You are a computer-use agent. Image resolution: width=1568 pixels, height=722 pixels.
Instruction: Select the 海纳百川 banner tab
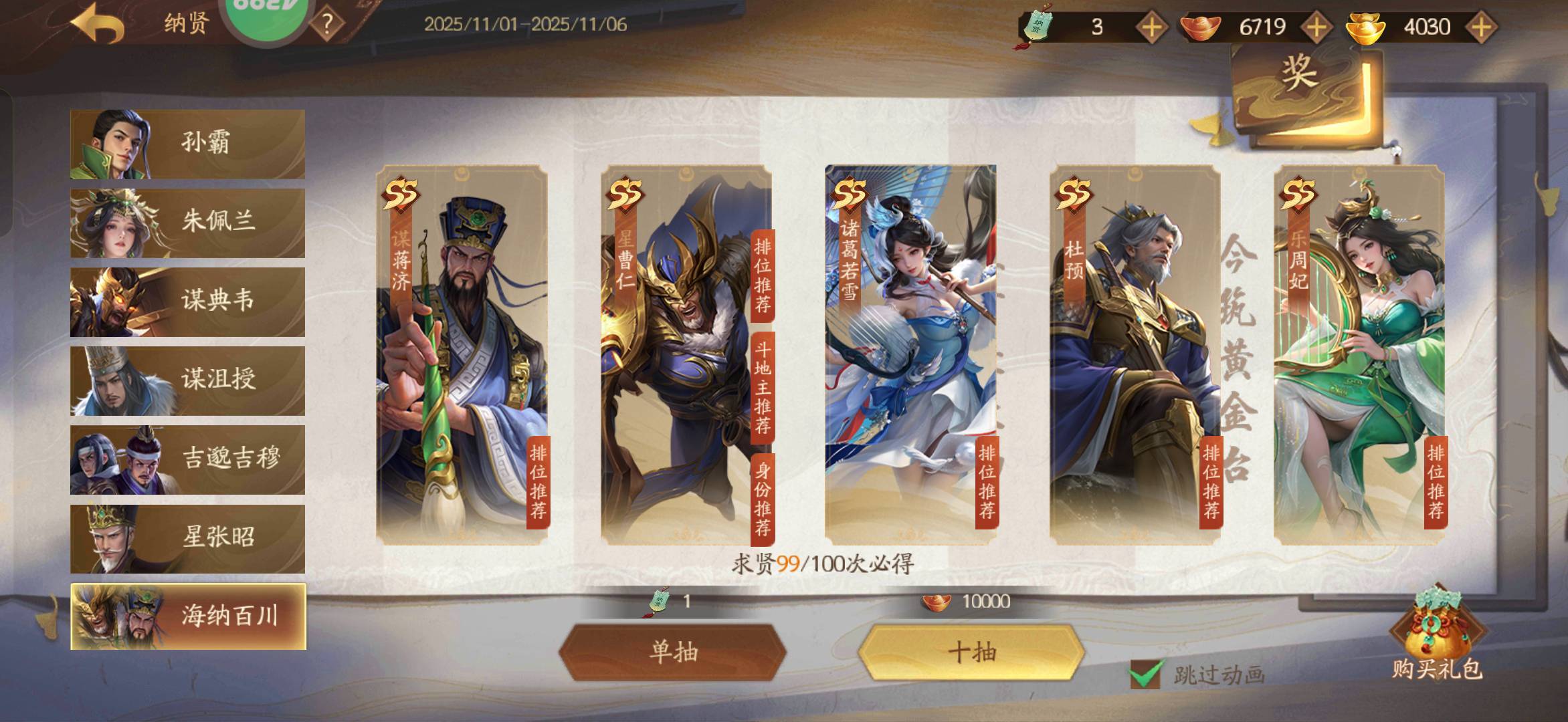click(187, 616)
